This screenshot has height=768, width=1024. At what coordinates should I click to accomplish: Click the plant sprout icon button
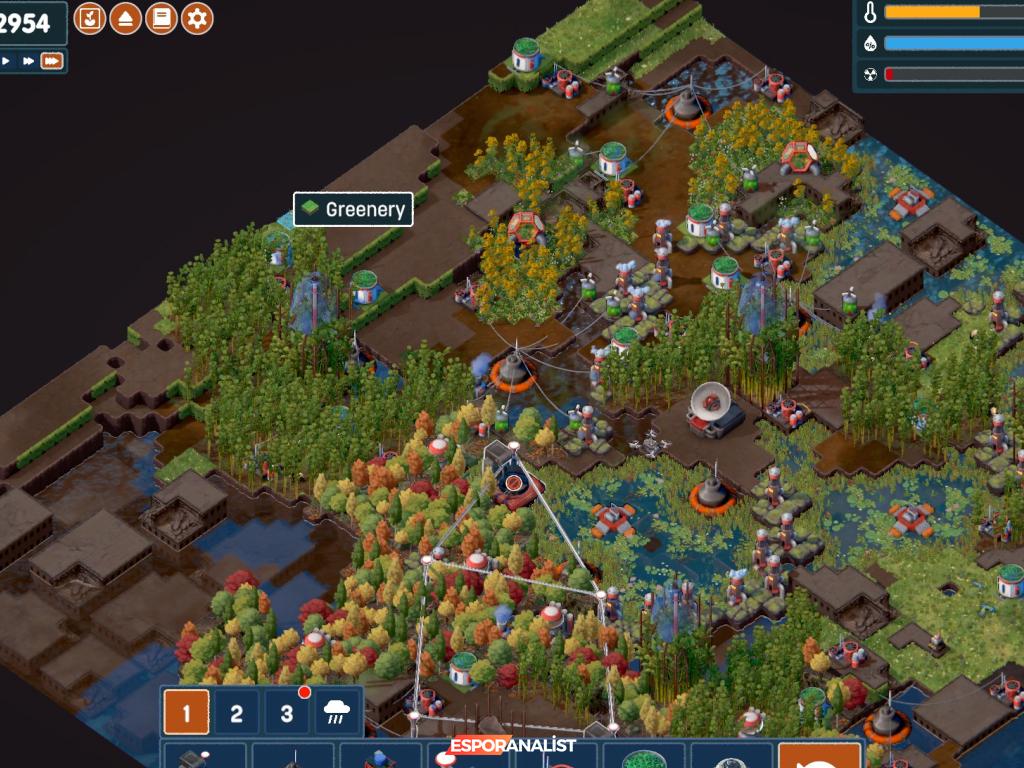[x=90, y=18]
